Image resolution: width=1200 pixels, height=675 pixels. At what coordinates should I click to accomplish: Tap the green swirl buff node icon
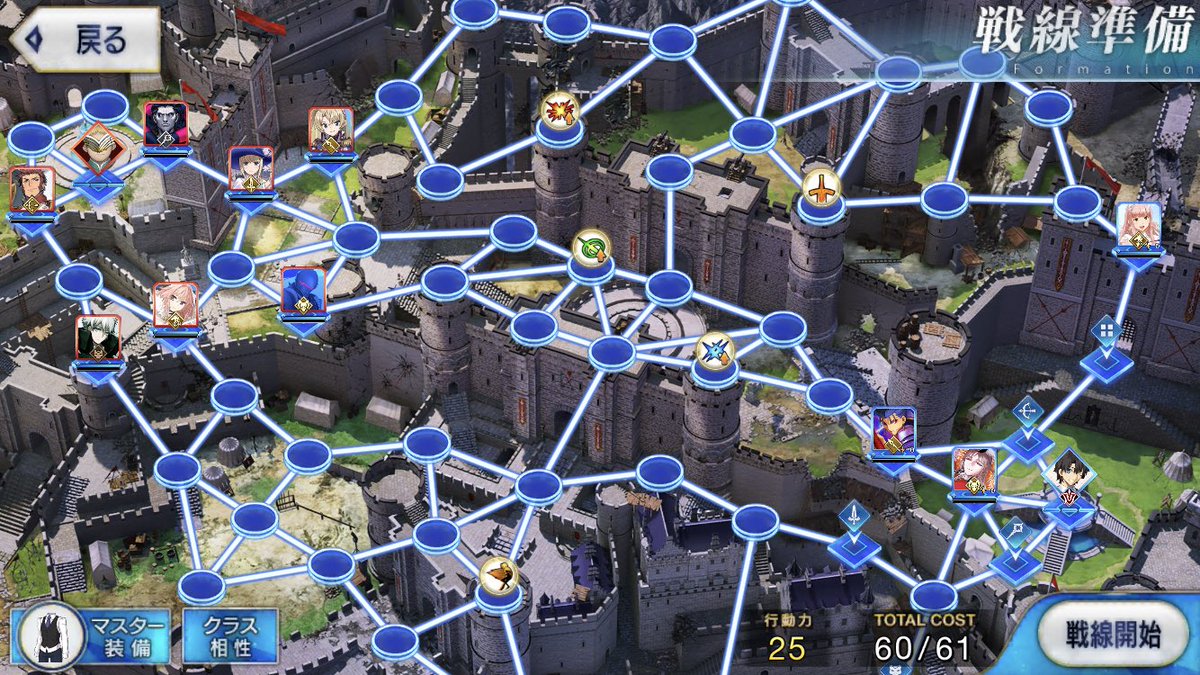tap(590, 248)
